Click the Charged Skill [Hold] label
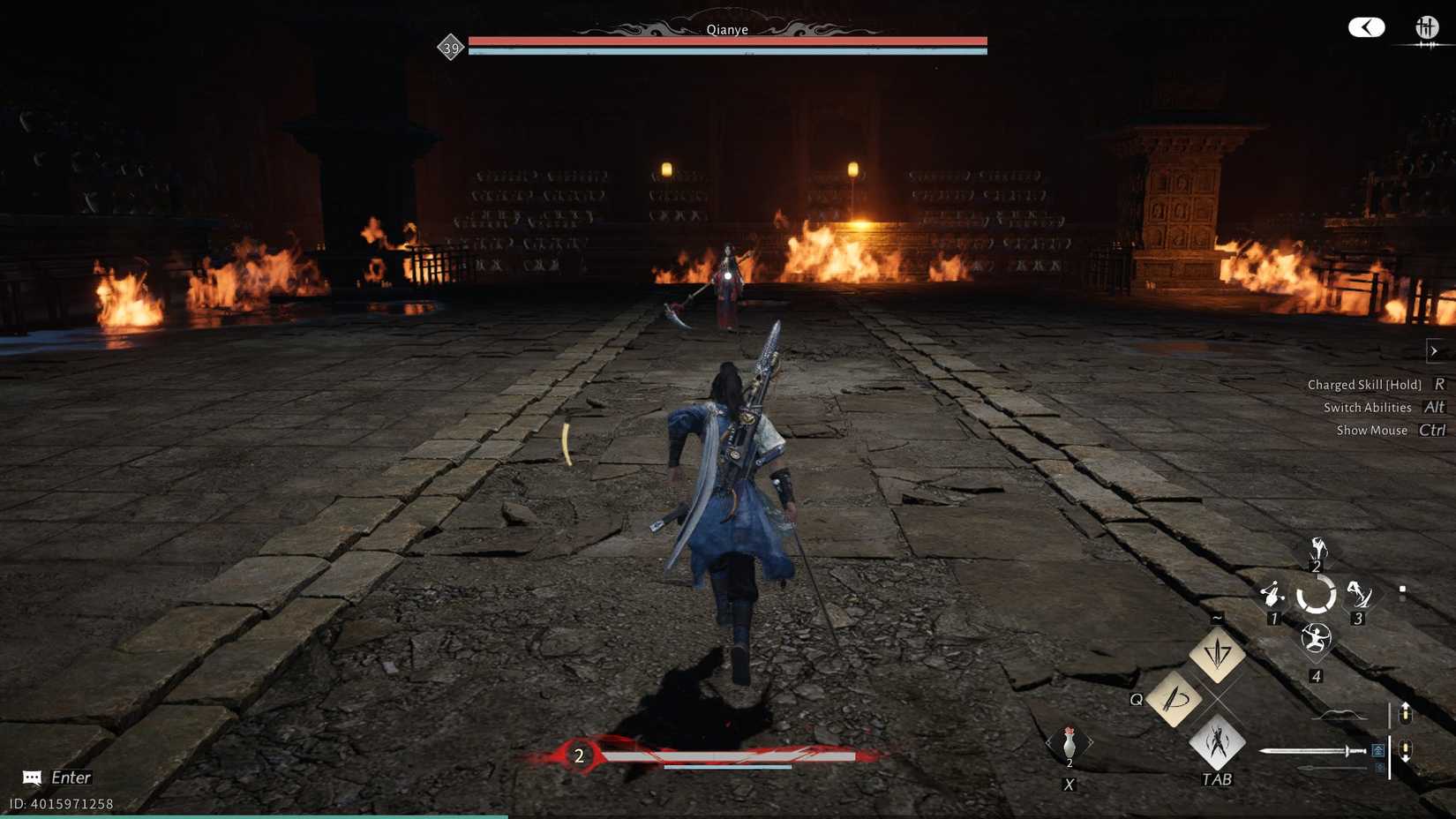1456x819 pixels. click(x=1364, y=385)
